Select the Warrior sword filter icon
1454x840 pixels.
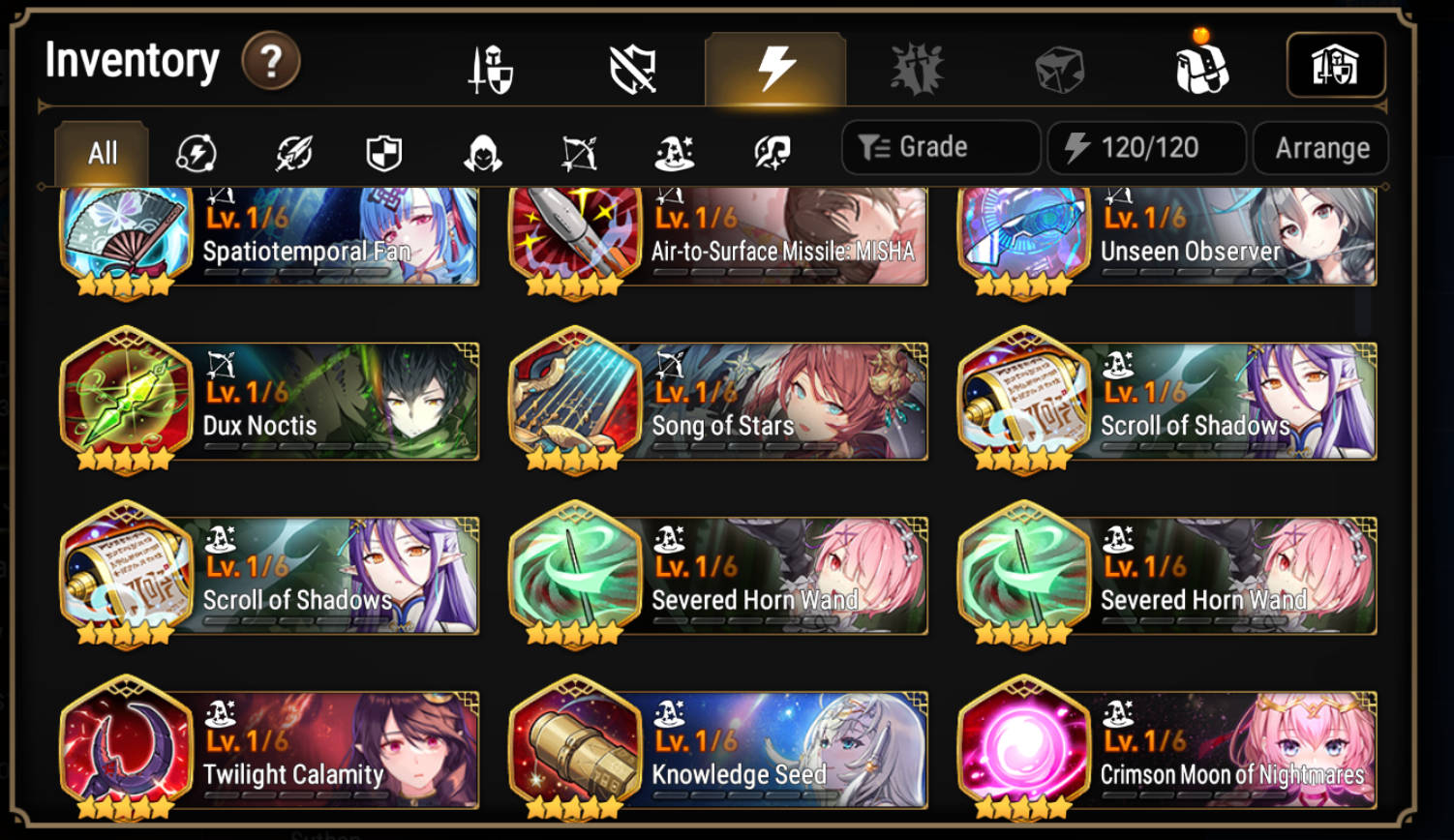pyautogui.click(x=290, y=148)
